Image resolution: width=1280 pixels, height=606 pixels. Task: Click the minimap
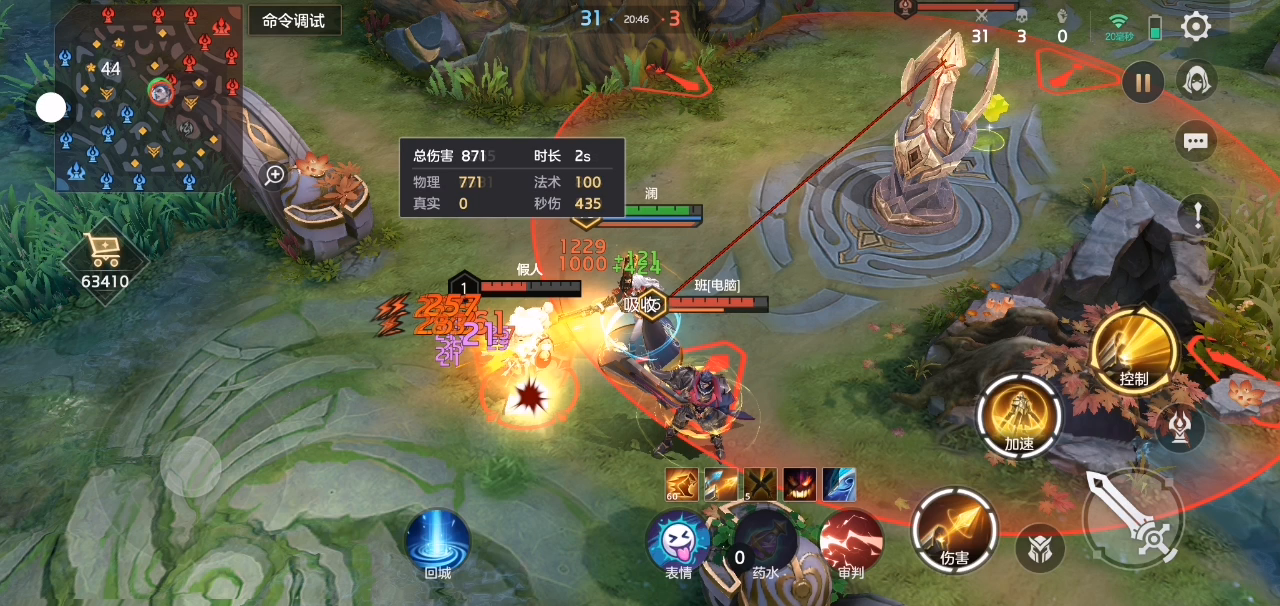coord(148,97)
